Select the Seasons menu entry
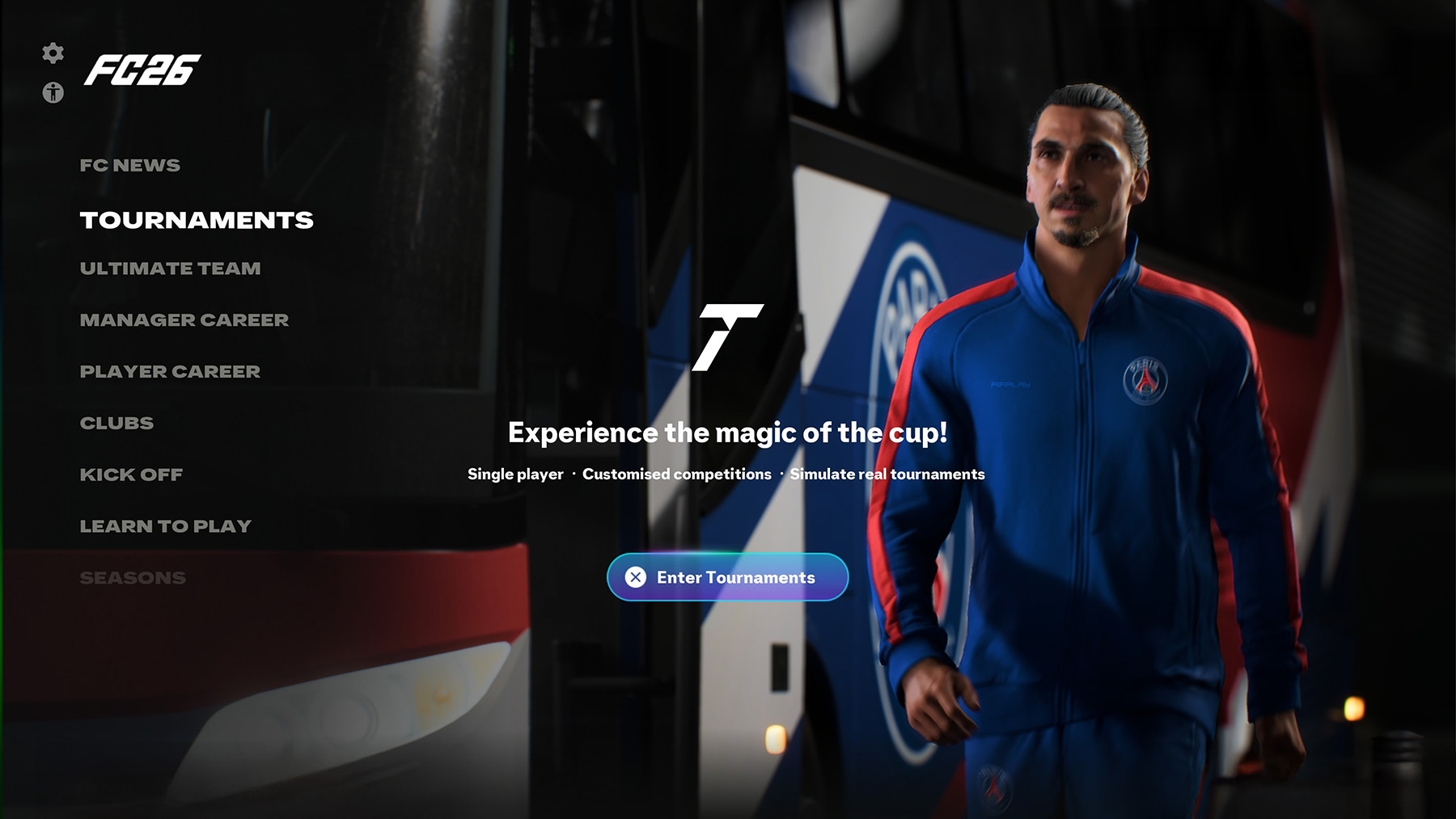Image resolution: width=1456 pixels, height=819 pixels. (133, 577)
